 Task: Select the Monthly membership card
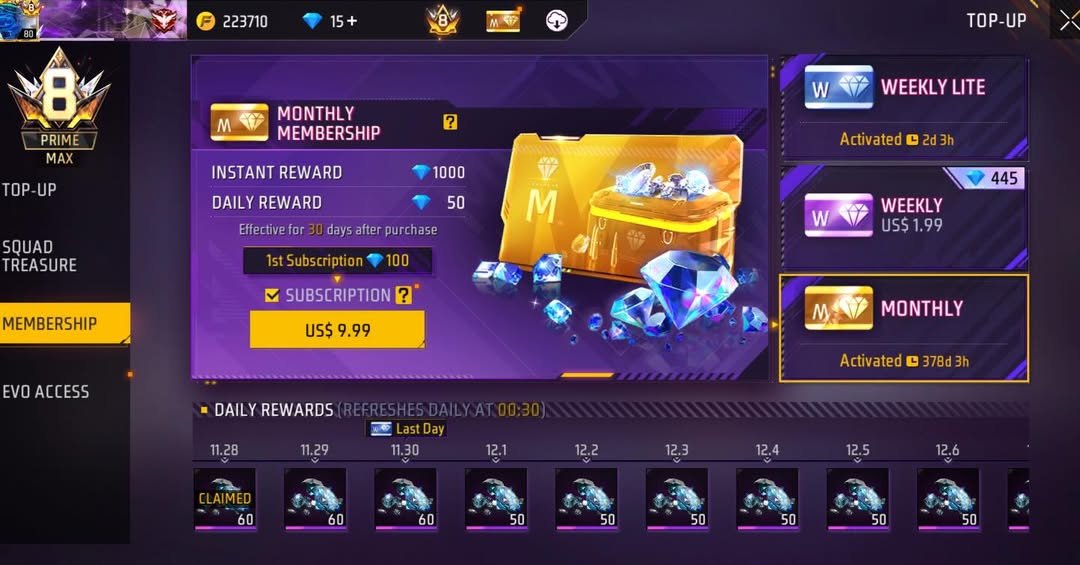(x=903, y=328)
